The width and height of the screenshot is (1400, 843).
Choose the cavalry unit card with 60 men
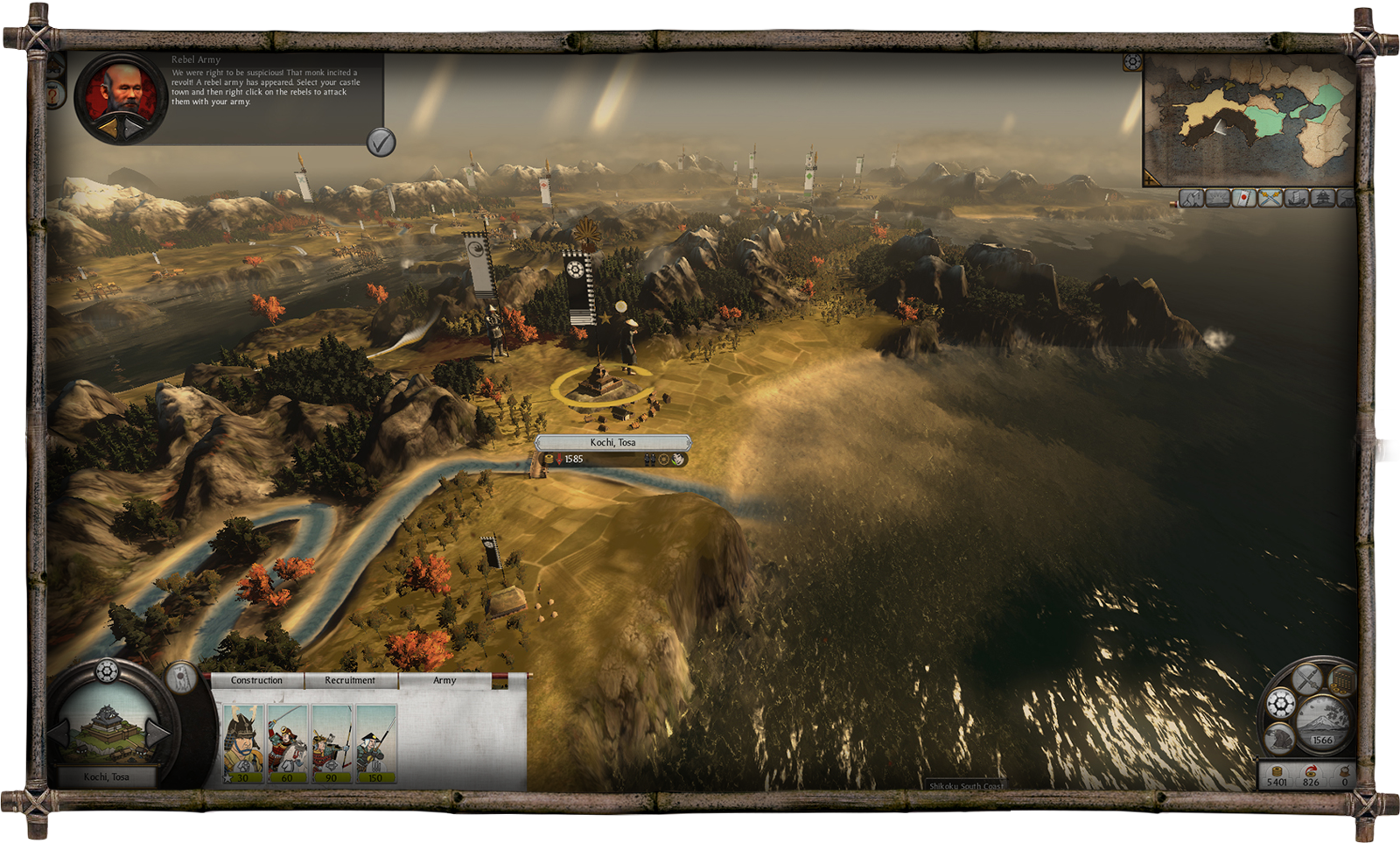(x=287, y=743)
